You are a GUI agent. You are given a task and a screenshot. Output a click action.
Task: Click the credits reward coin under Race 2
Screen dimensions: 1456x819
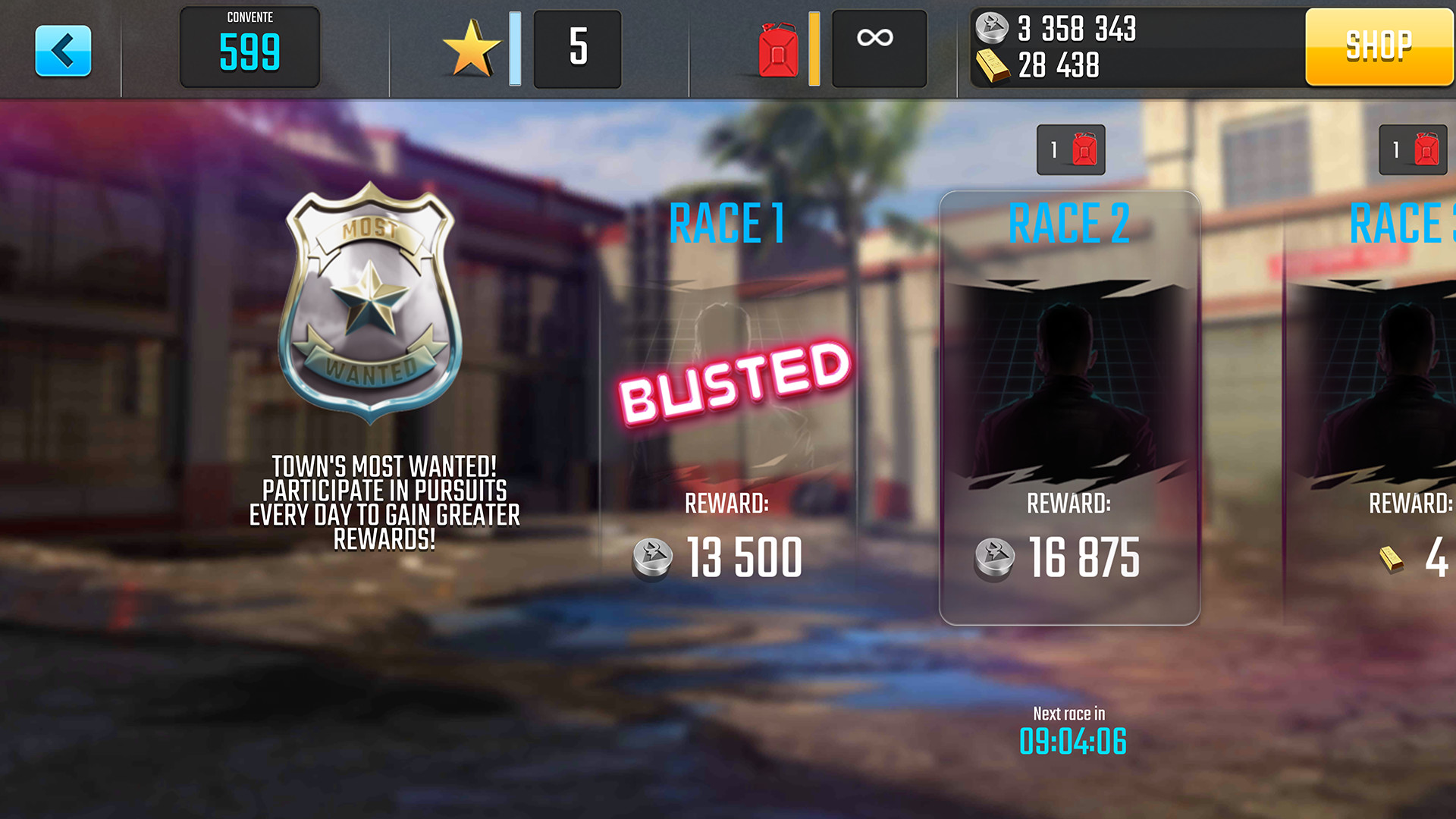[x=996, y=557]
